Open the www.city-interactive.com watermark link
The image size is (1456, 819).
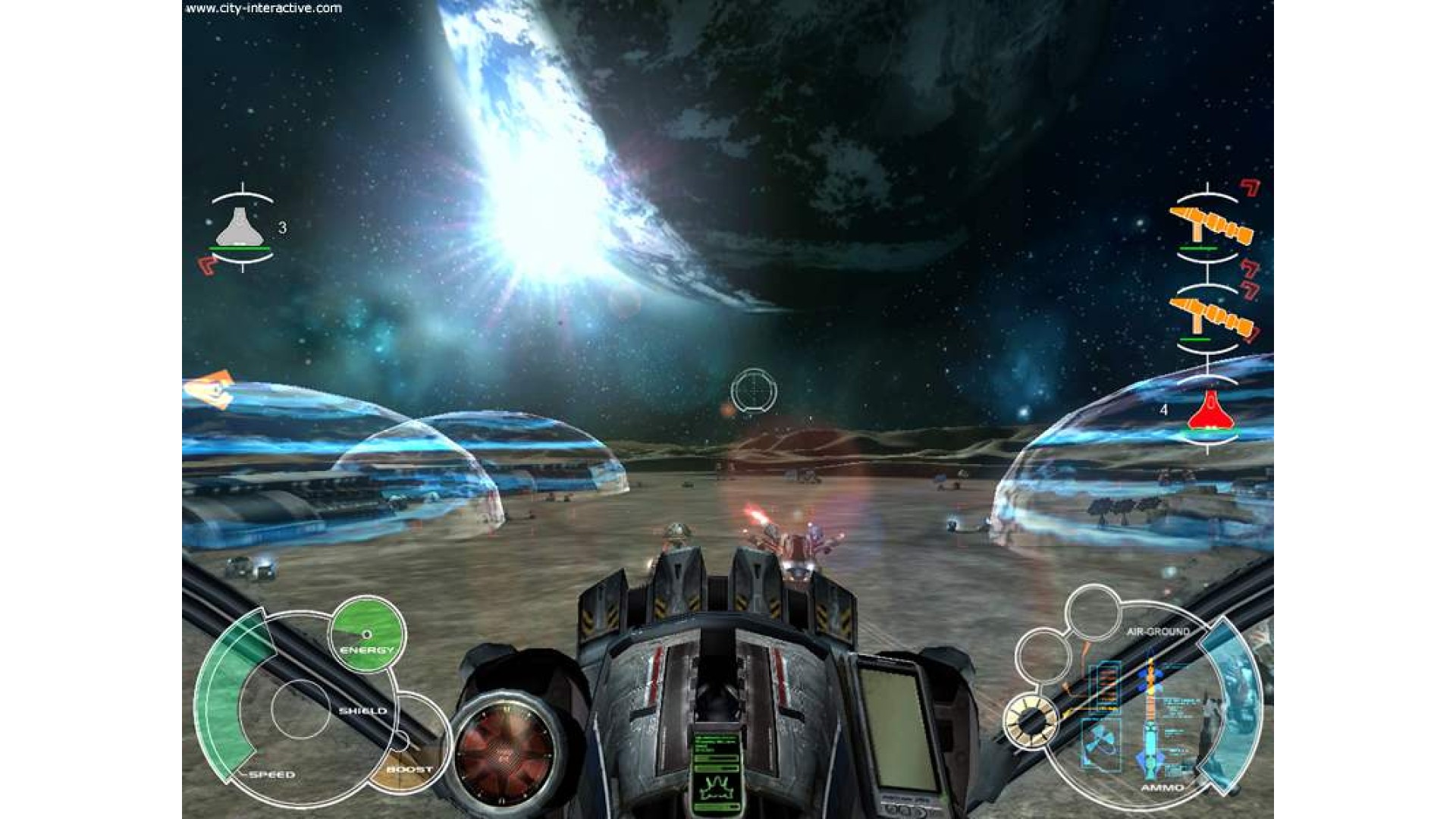pyautogui.click(x=264, y=8)
